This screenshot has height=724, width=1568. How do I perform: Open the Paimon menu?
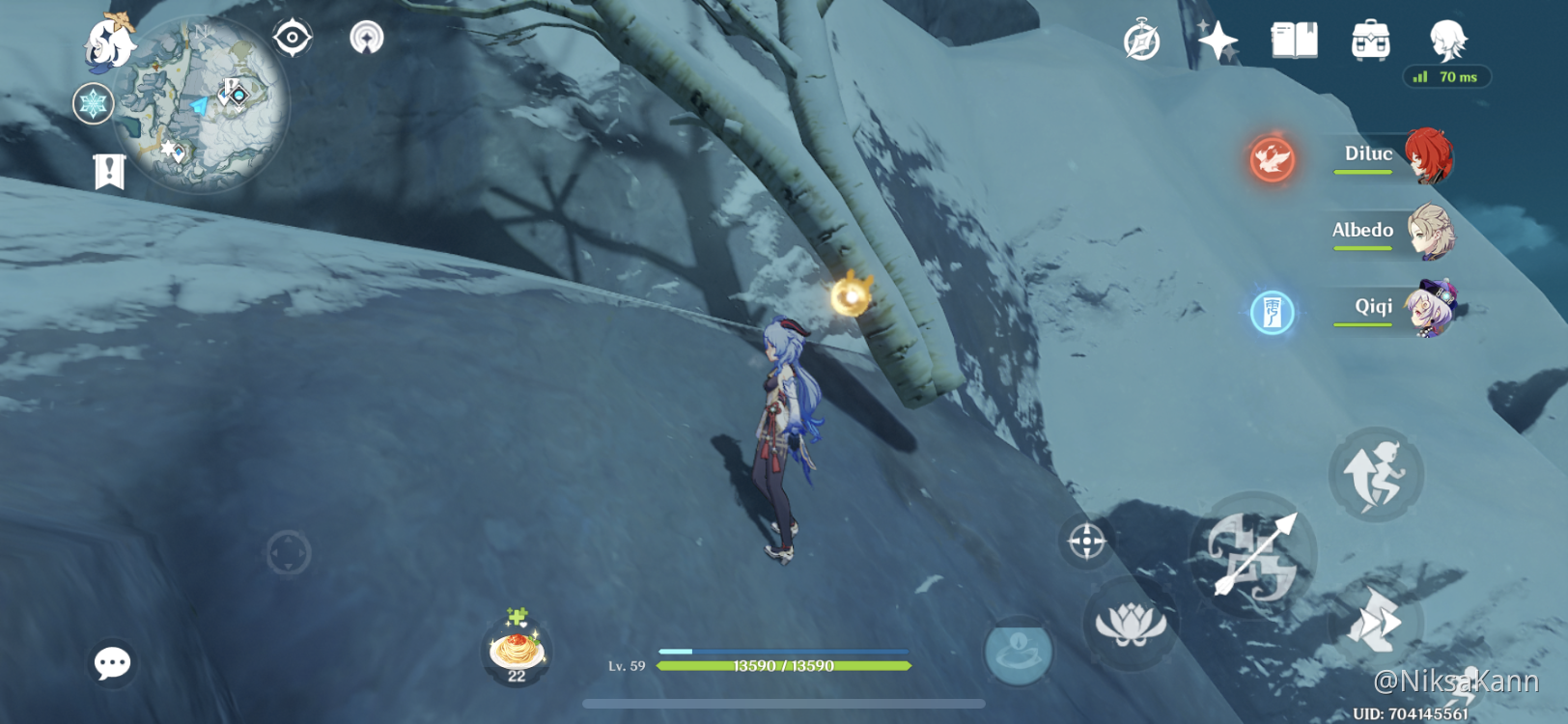(109, 43)
